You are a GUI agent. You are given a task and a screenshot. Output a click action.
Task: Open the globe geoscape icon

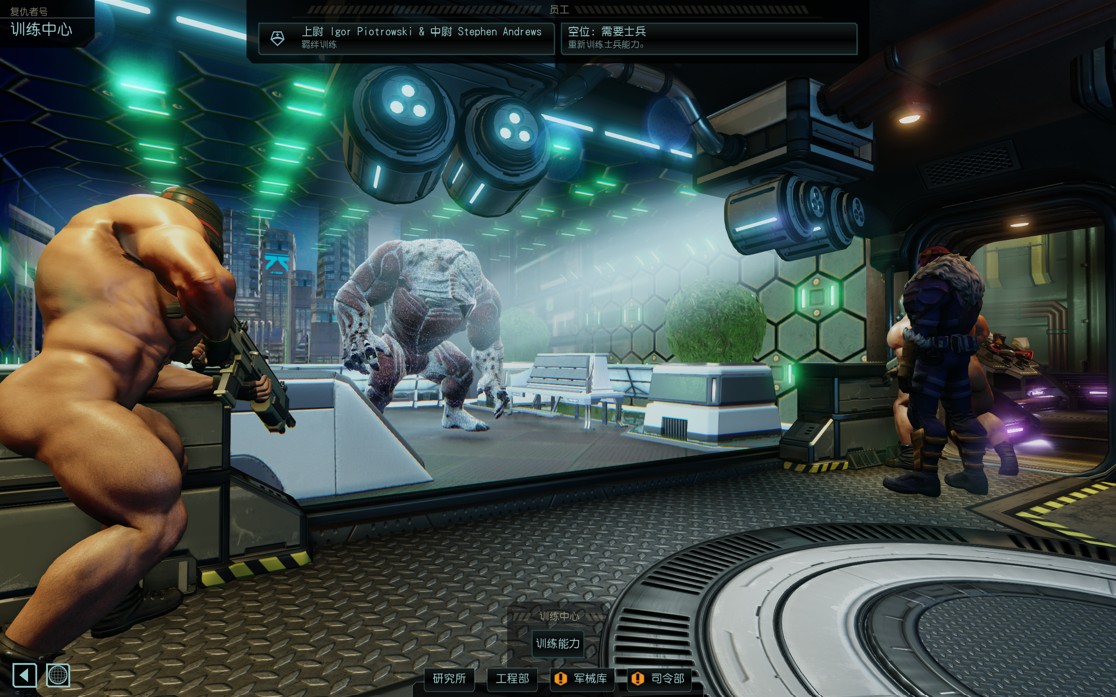pyautogui.click(x=58, y=675)
